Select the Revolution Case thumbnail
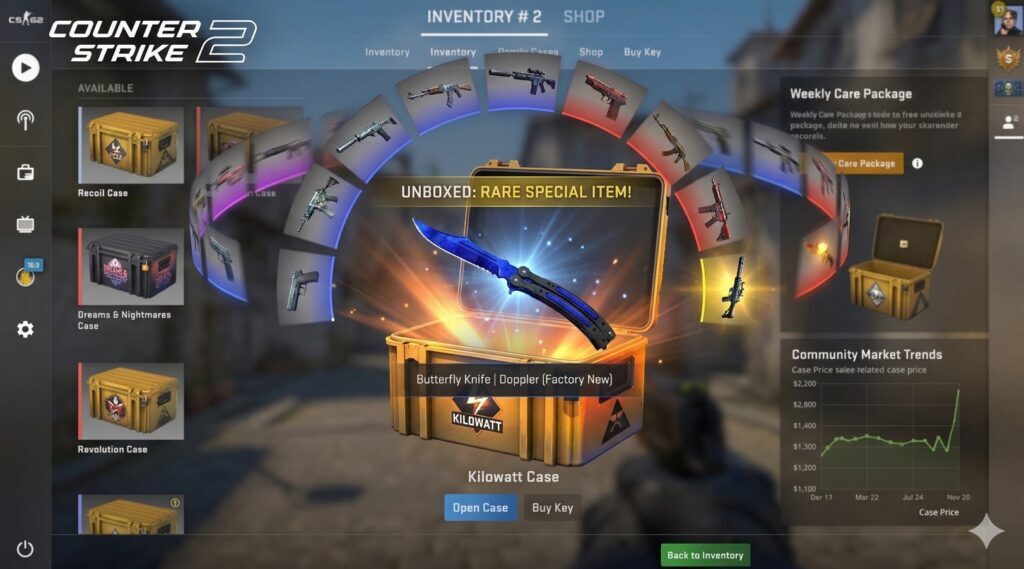 click(x=131, y=401)
